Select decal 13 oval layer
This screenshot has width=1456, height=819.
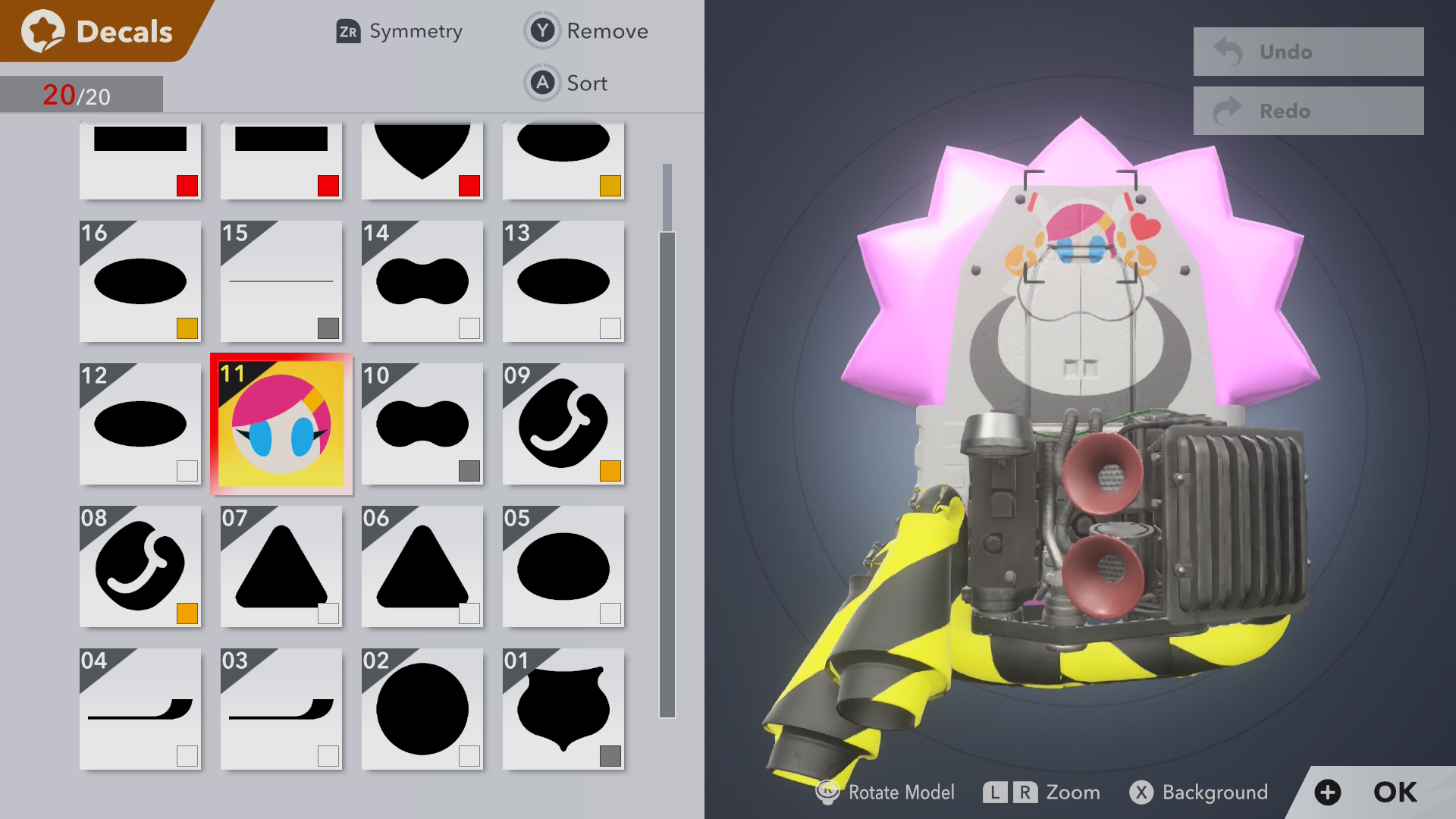[x=563, y=281]
